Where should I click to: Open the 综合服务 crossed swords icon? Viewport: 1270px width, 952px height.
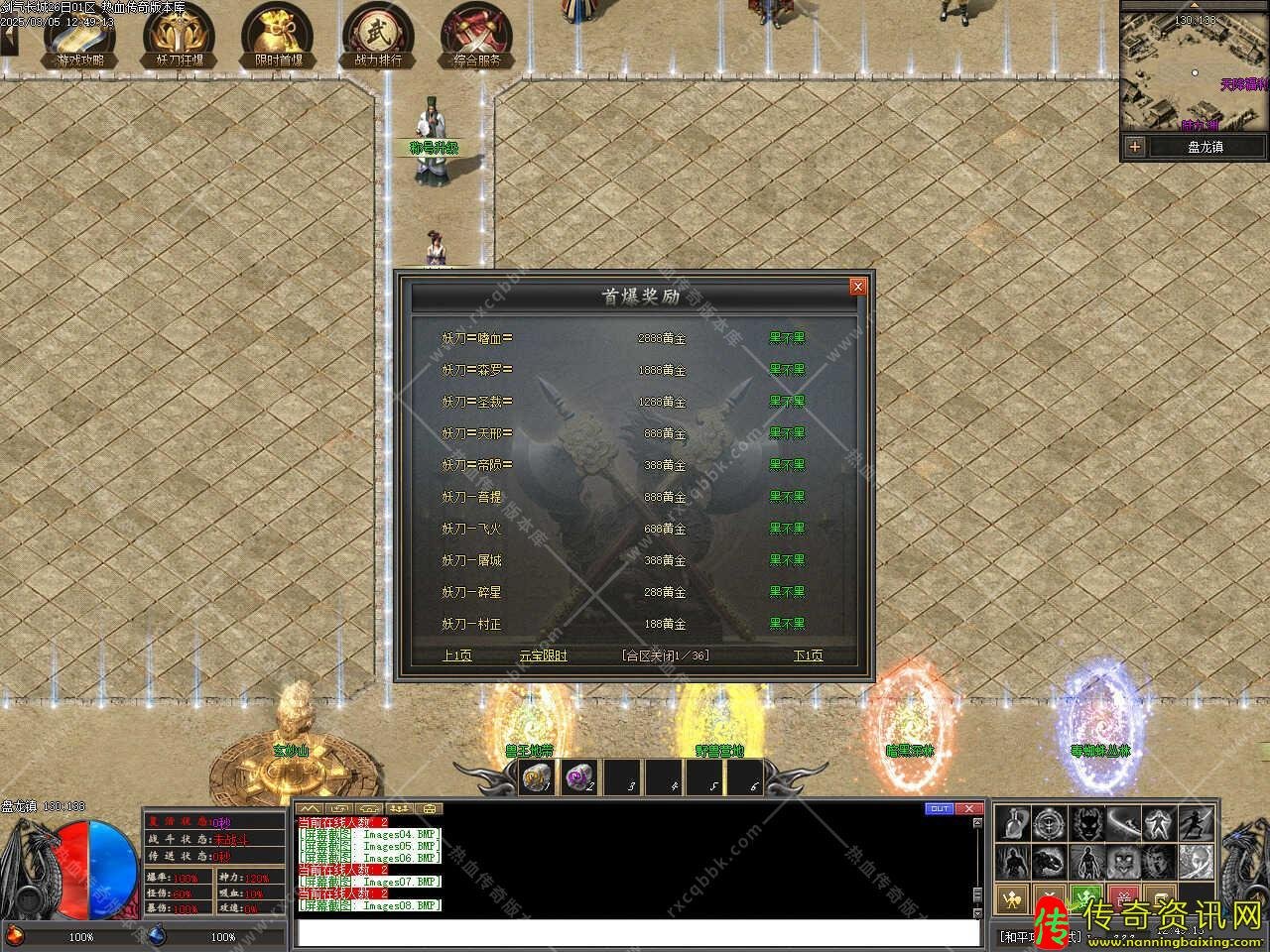tap(477, 37)
